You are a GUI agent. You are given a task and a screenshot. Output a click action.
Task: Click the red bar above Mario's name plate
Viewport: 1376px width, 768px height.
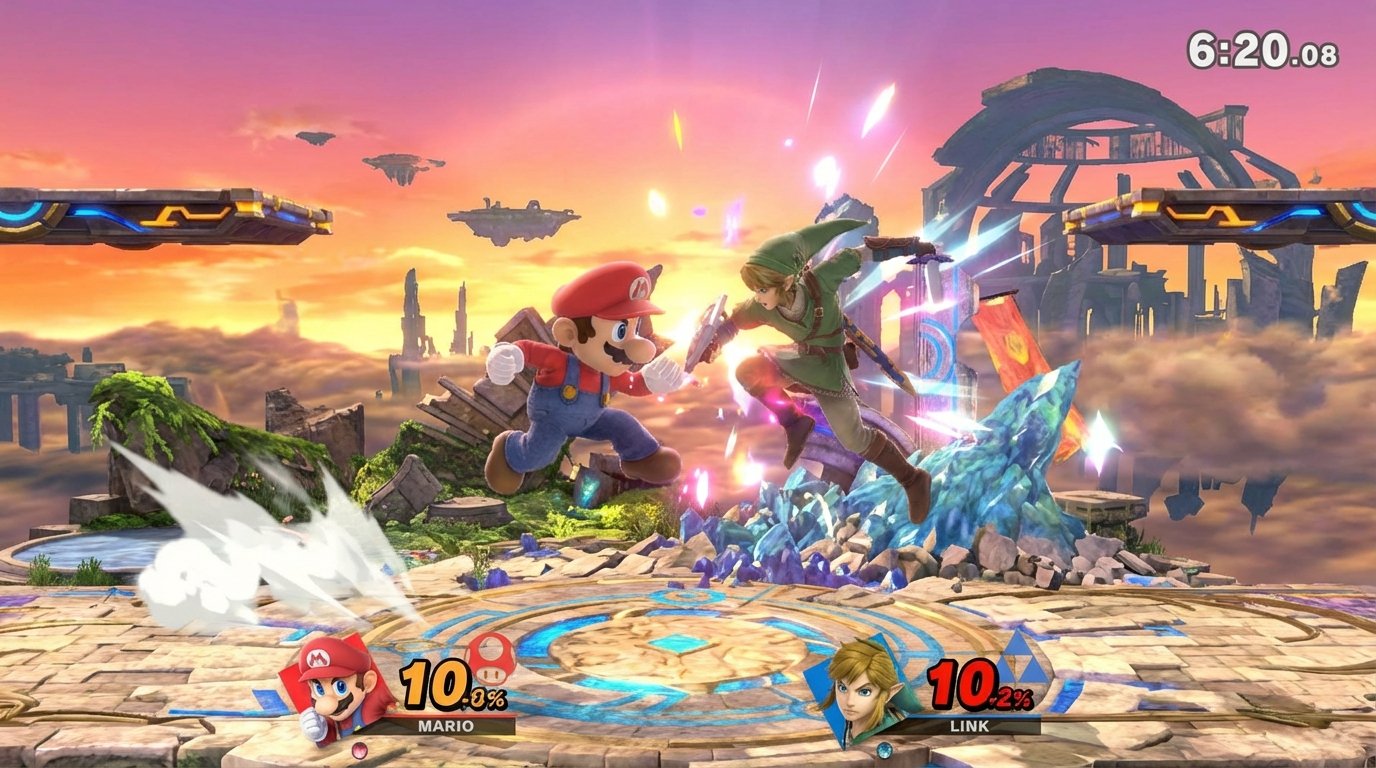point(445,716)
